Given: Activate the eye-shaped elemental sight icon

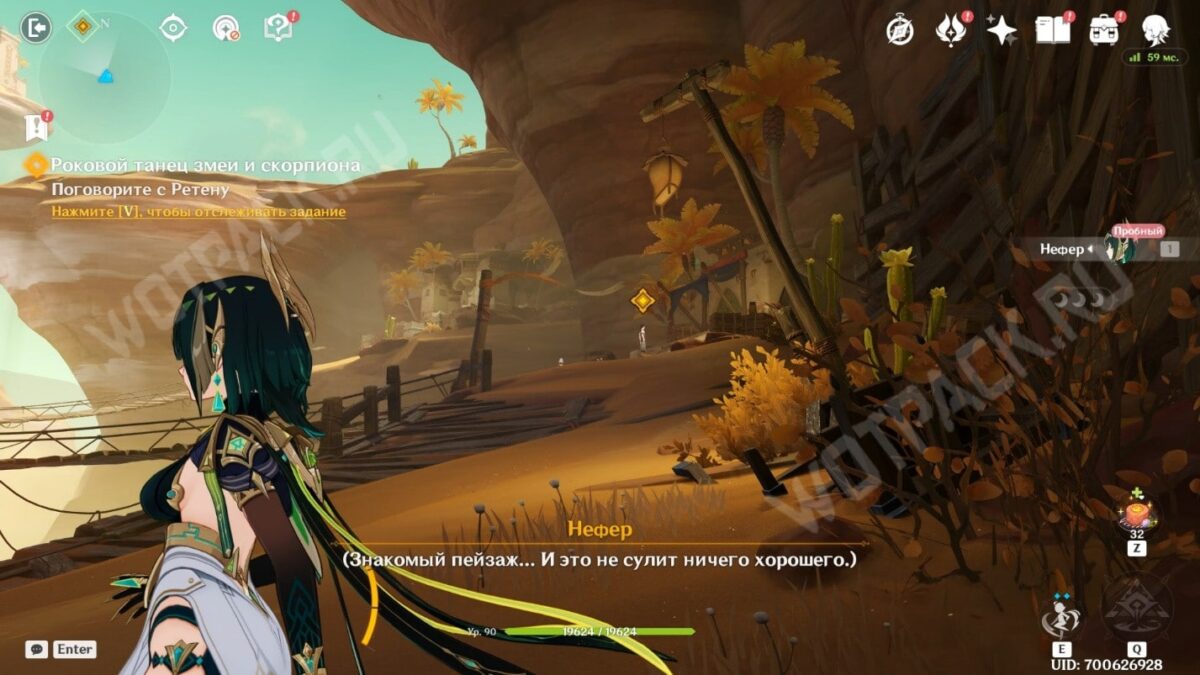Looking at the screenshot, I should tap(173, 28).
